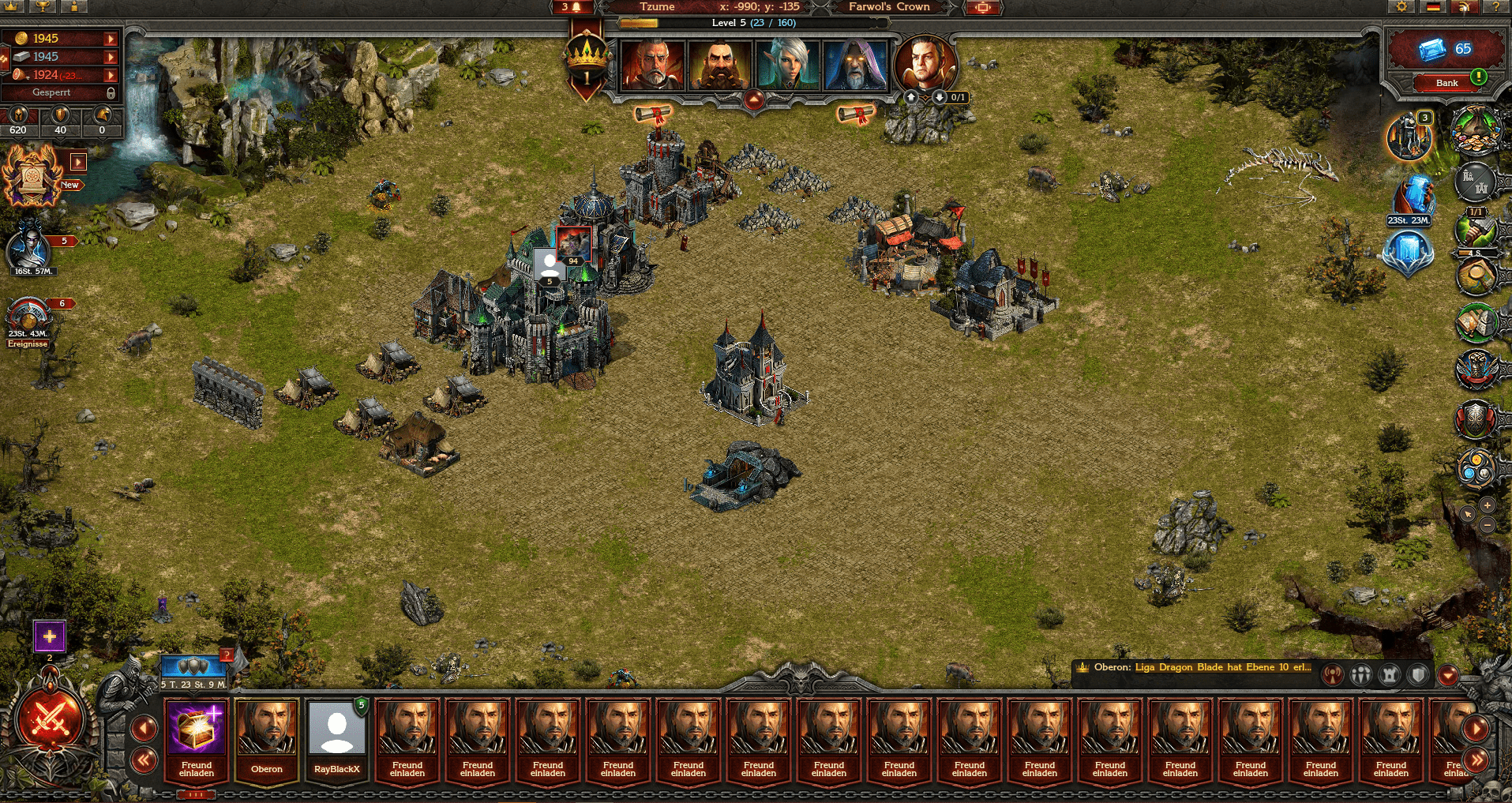This screenshot has height=803, width=1512.
Task: Select the German language flag icon
Action: [x=1434, y=6]
